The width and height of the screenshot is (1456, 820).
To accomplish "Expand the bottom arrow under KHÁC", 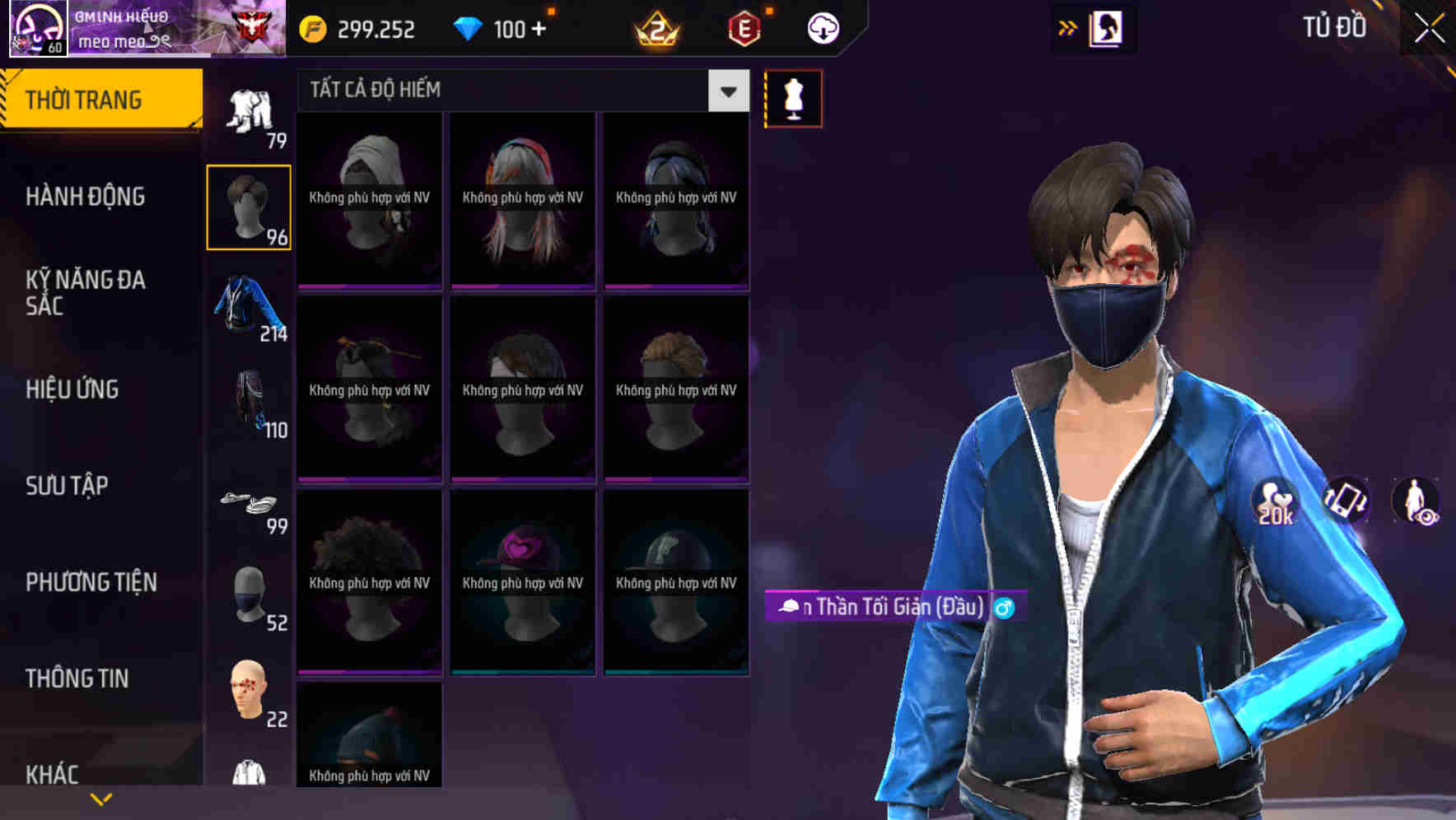I will [99, 800].
